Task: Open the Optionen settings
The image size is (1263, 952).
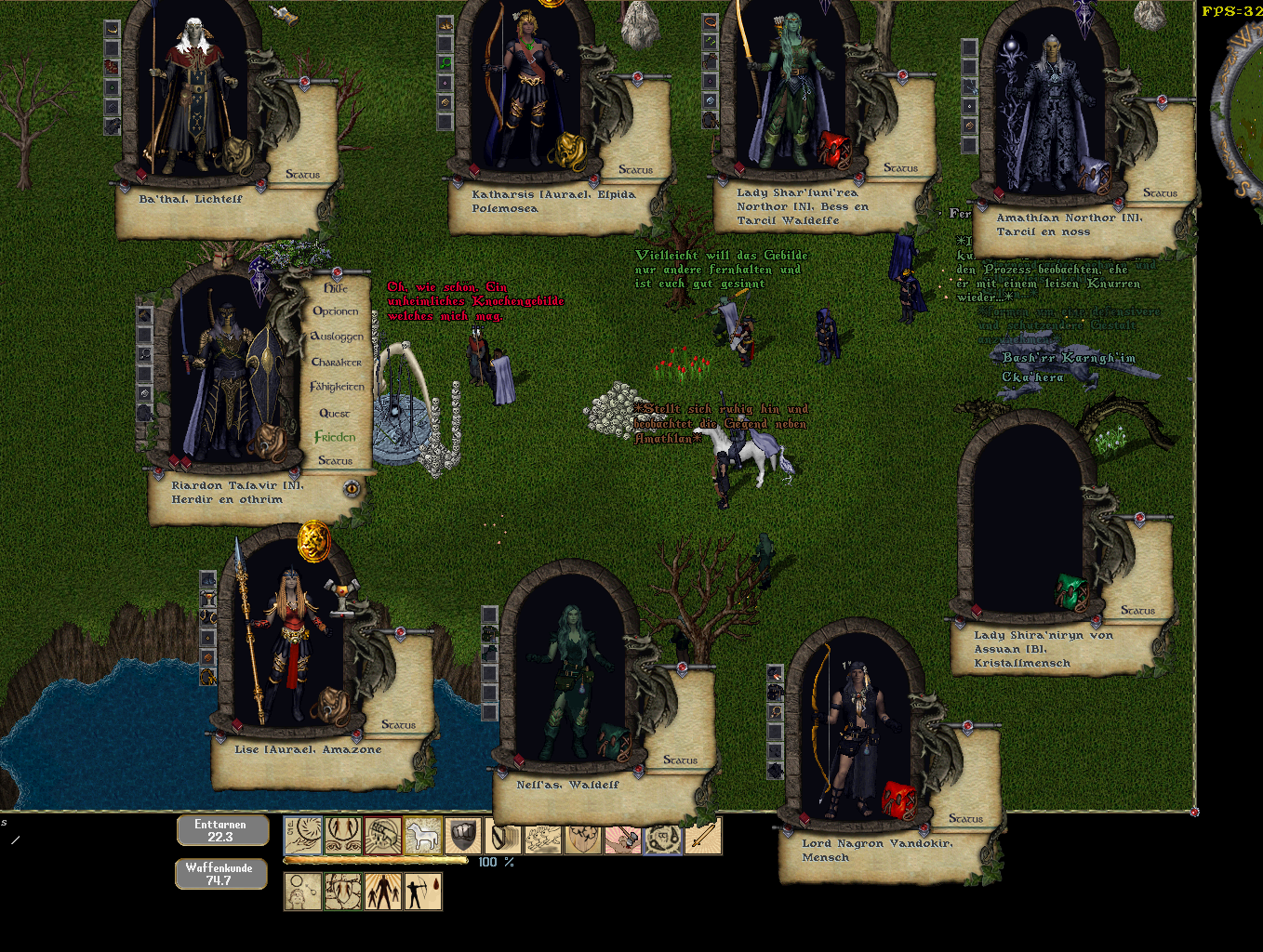Action: (335, 311)
